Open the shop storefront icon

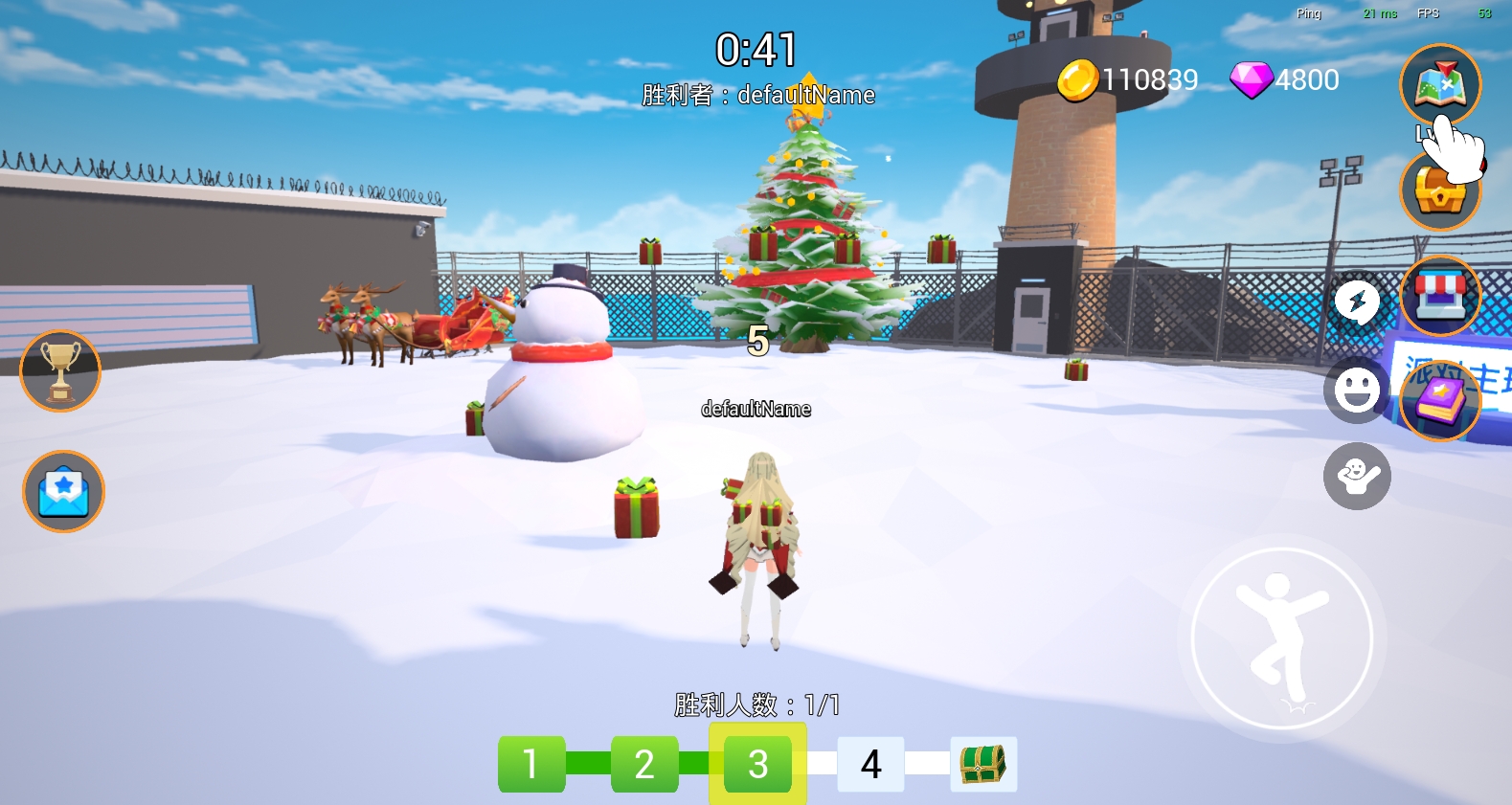click(1439, 296)
